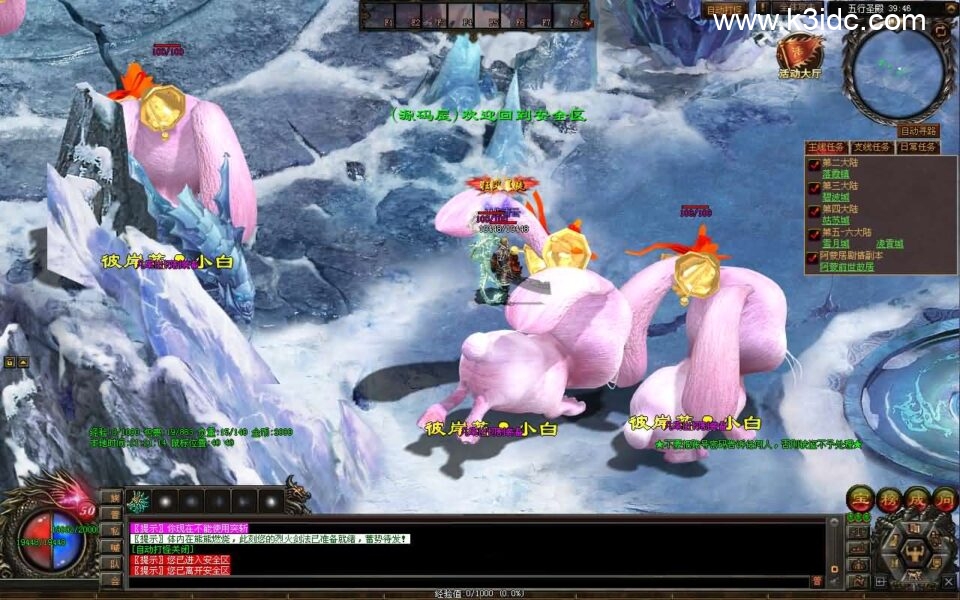Select the green dragon skill slot
This screenshot has width=960, height=600.
tap(138, 500)
